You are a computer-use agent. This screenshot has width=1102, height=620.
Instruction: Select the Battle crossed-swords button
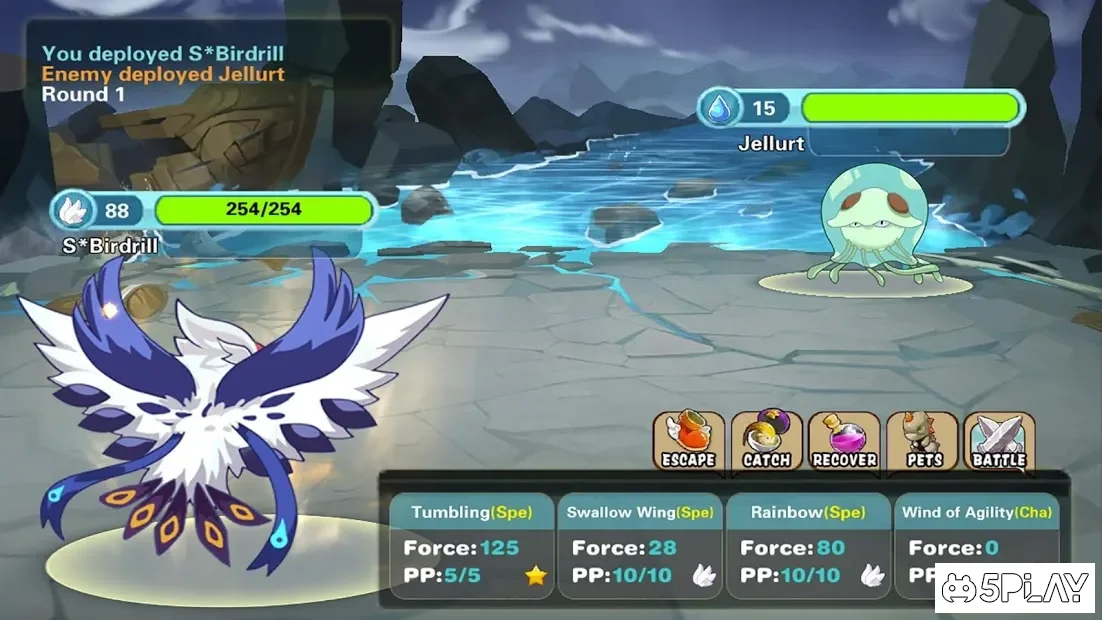click(999, 441)
